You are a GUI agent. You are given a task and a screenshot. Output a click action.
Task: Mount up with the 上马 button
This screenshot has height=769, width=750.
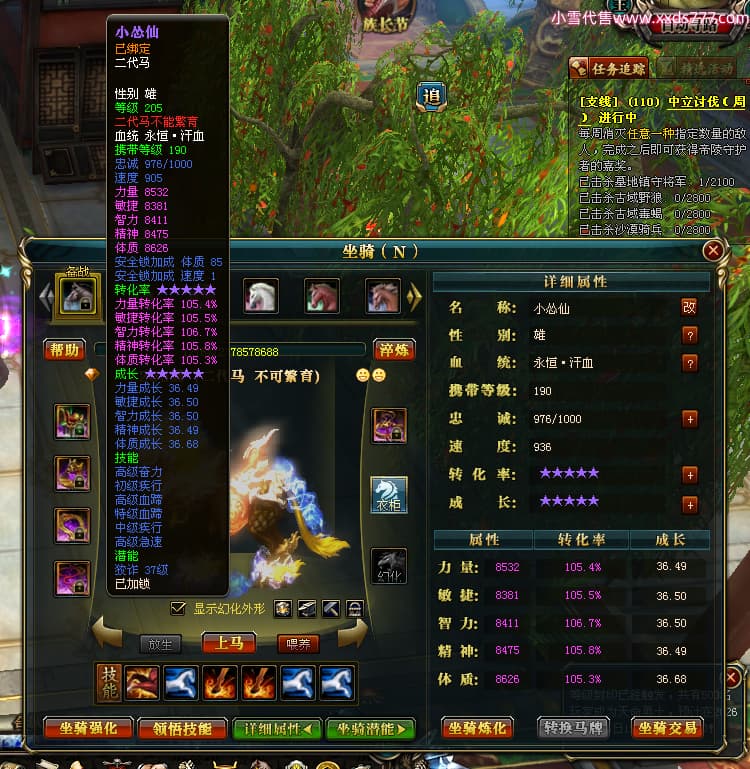point(229,643)
